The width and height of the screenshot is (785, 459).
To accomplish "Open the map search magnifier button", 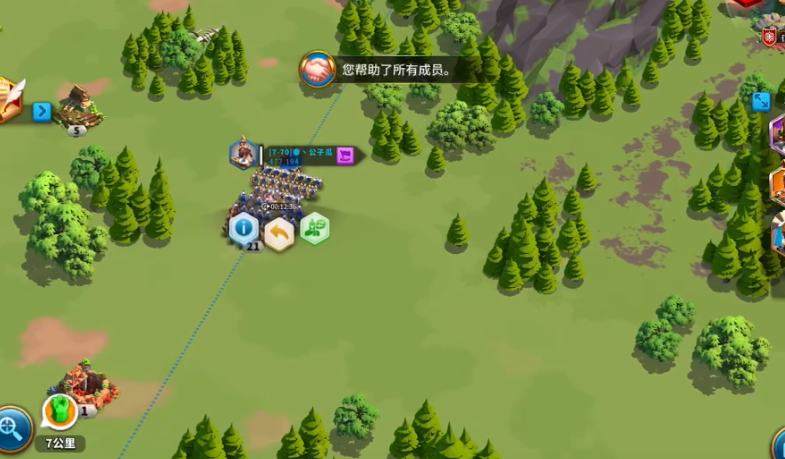I will [x=12, y=429].
